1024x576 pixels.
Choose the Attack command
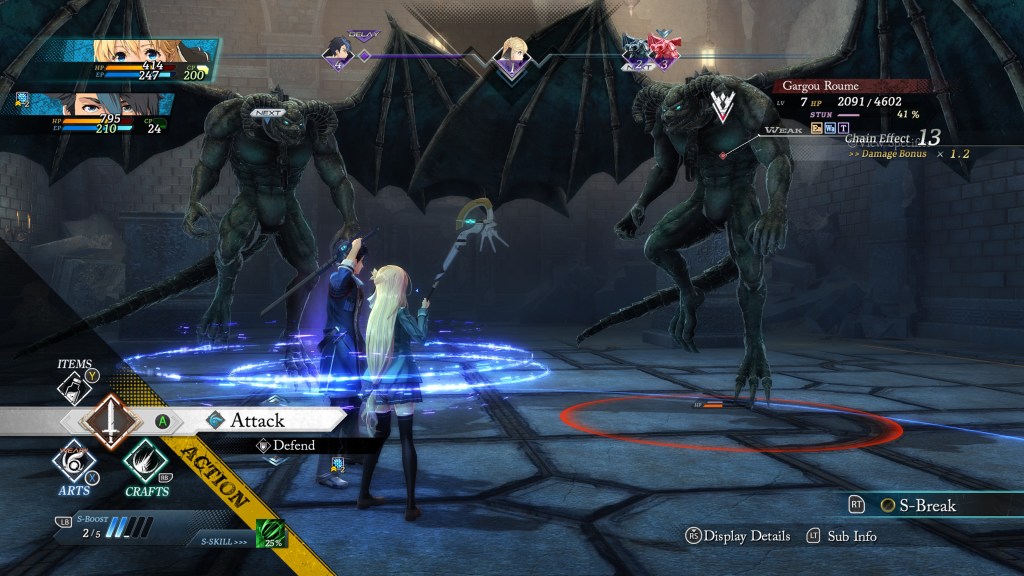point(257,420)
